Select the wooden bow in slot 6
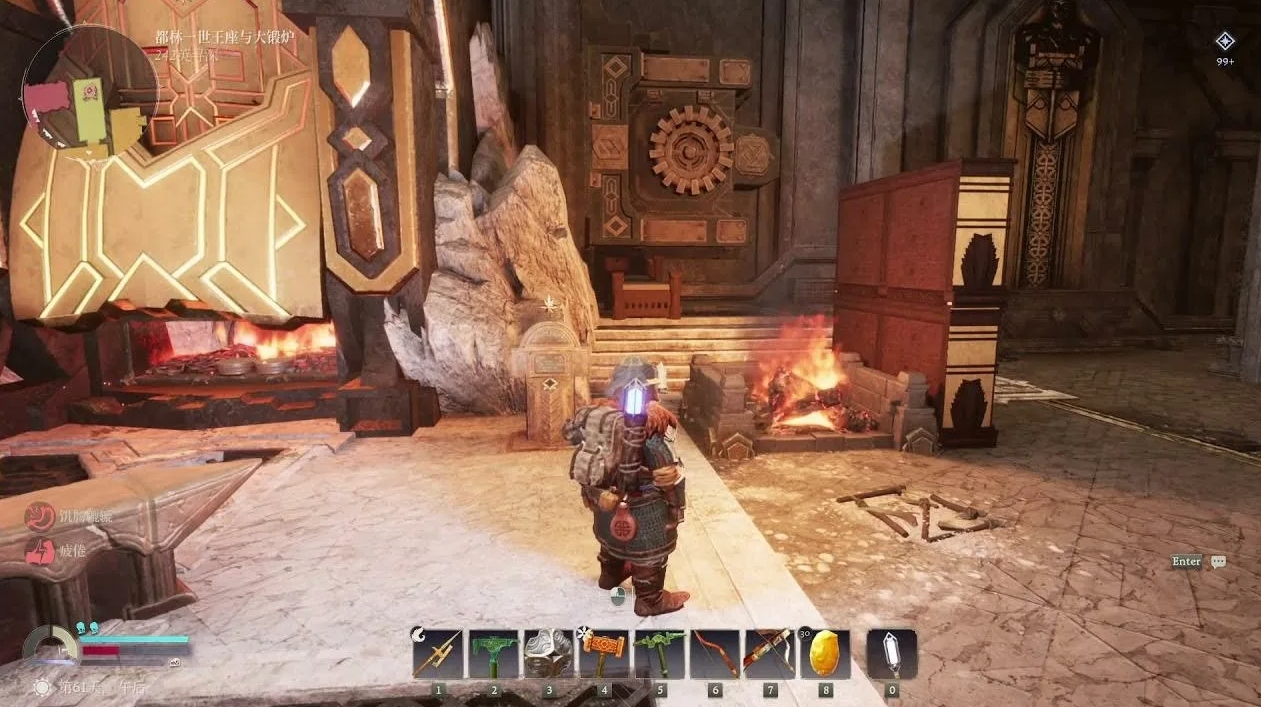Viewport: 1261px width, 707px height. coord(714,654)
